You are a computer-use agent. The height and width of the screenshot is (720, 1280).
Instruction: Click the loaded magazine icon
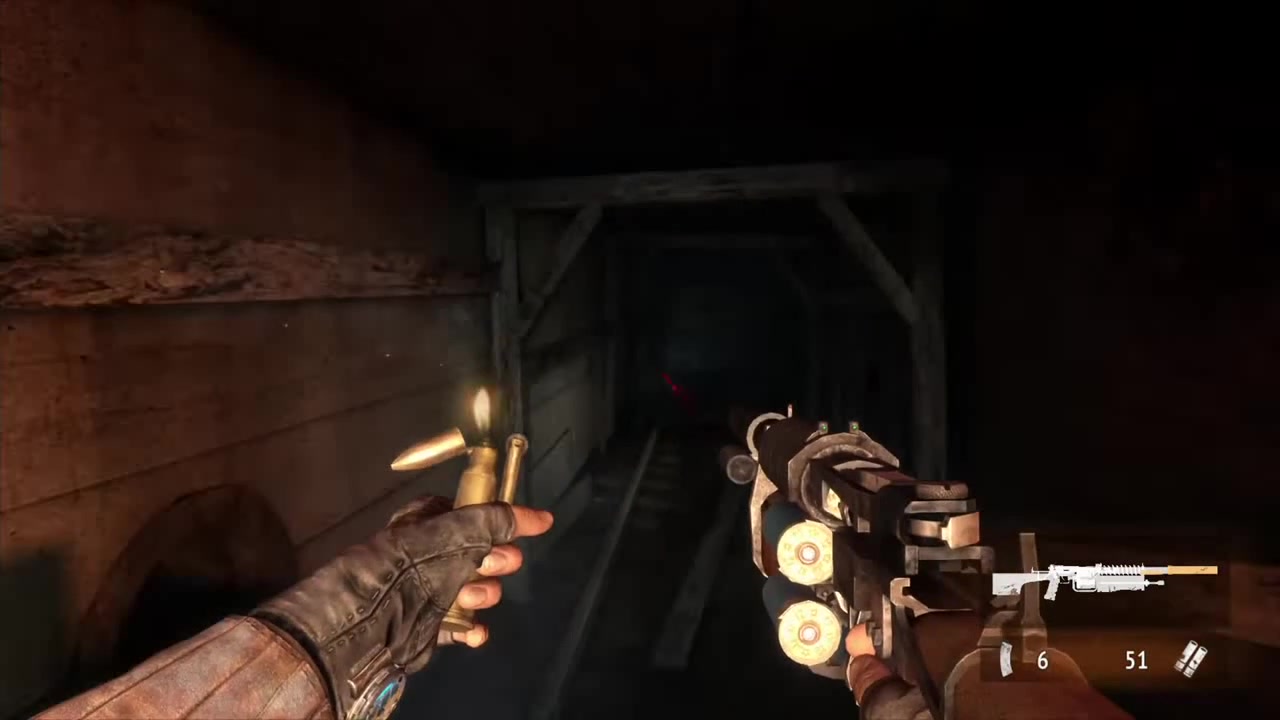1008,660
